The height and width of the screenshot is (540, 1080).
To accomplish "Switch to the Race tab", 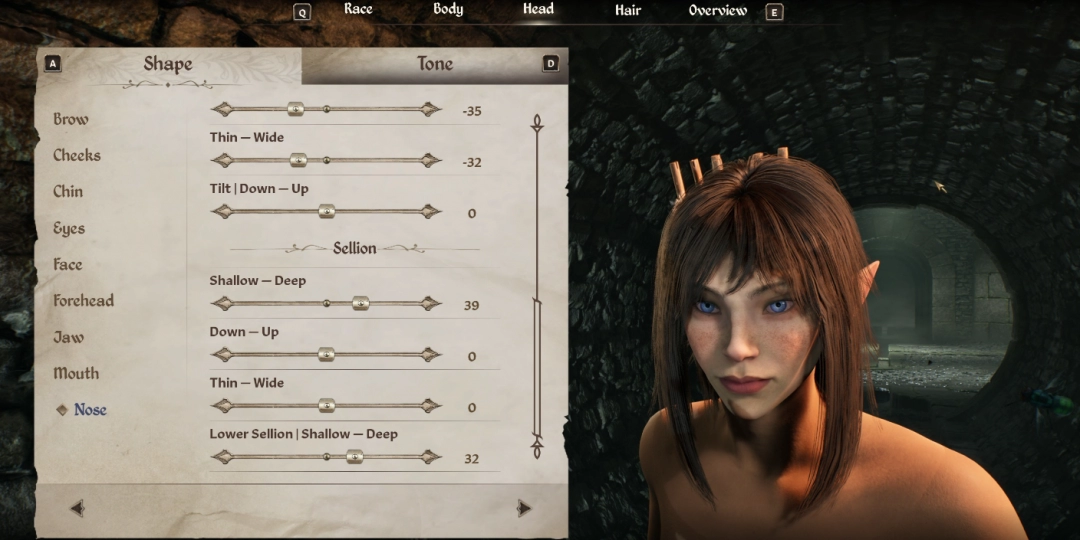I will [358, 9].
